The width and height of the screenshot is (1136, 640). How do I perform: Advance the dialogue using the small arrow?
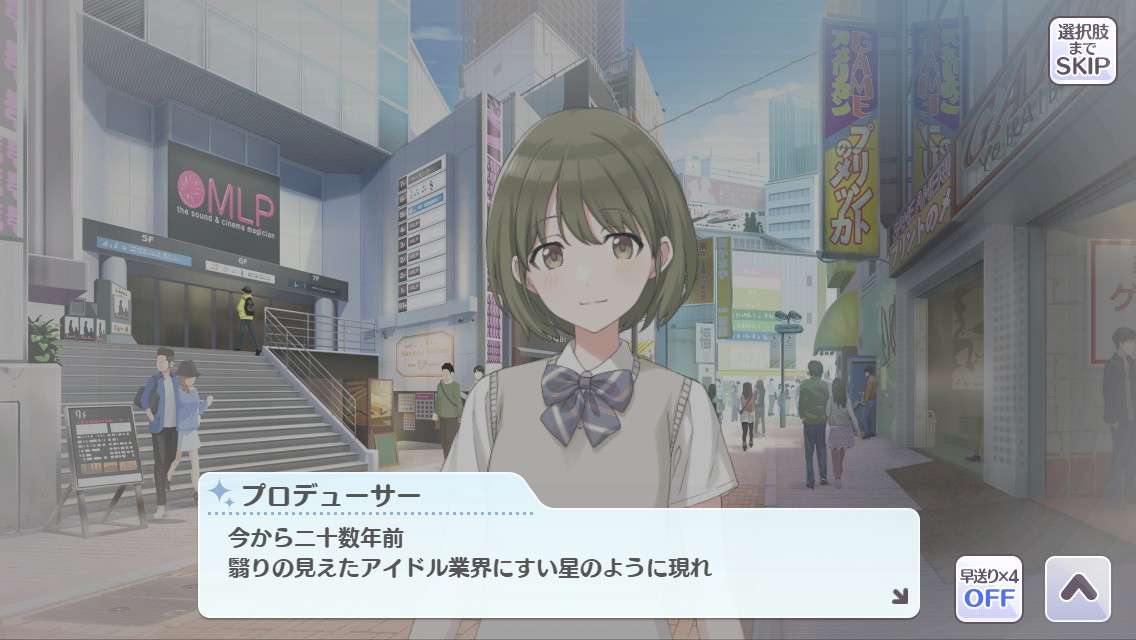(x=899, y=596)
